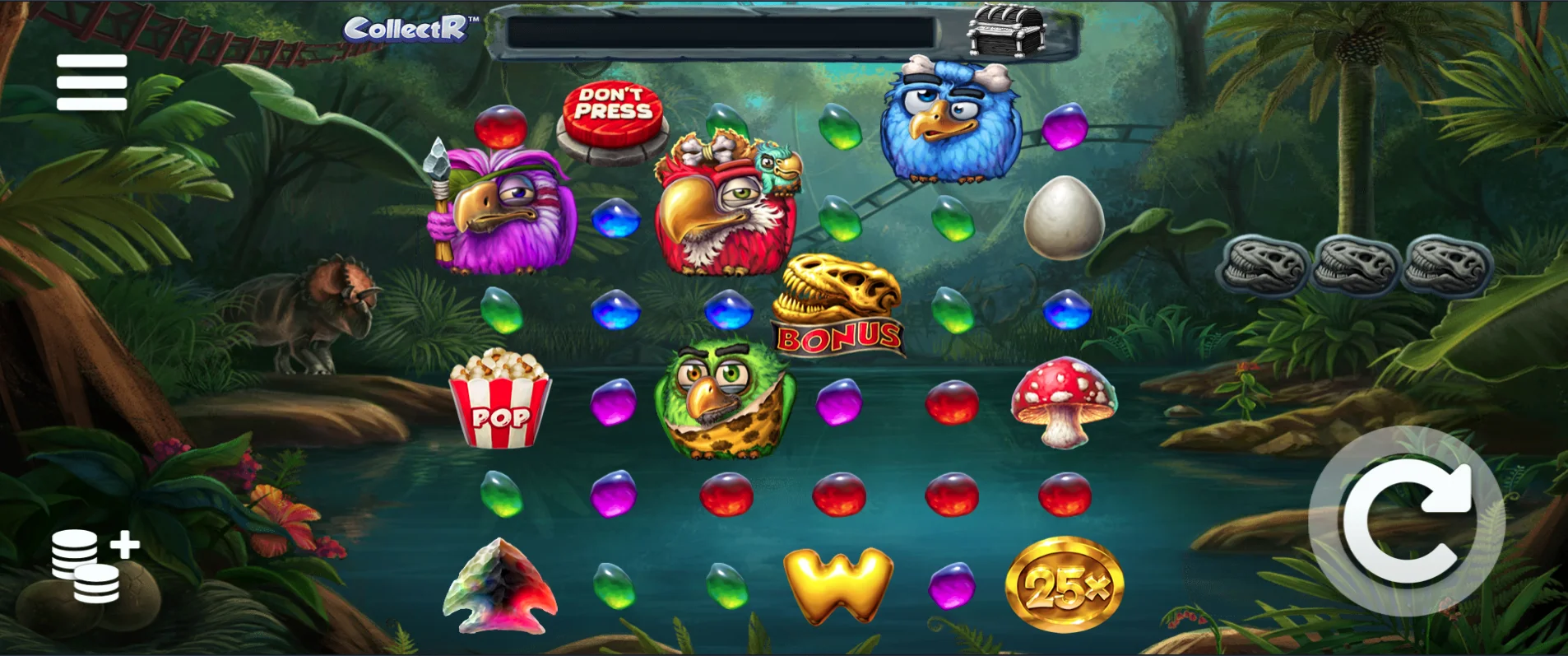Click the white dinosaur egg symbol

pos(1067,218)
